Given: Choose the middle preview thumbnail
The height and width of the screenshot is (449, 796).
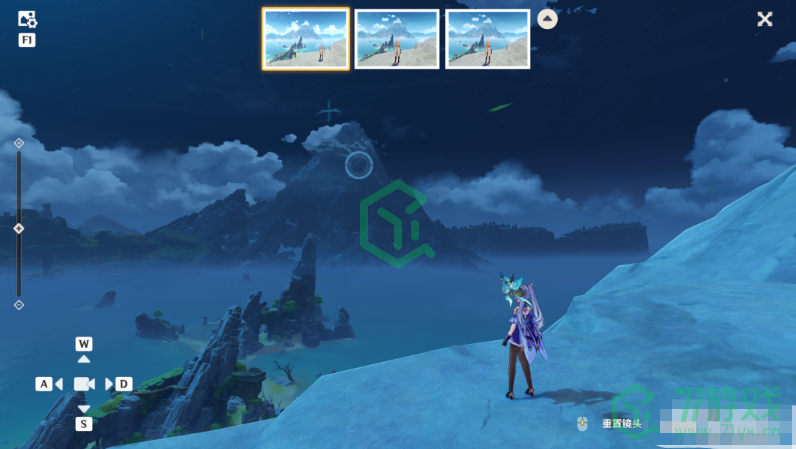Looking at the screenshot, I should coord(397,39).
